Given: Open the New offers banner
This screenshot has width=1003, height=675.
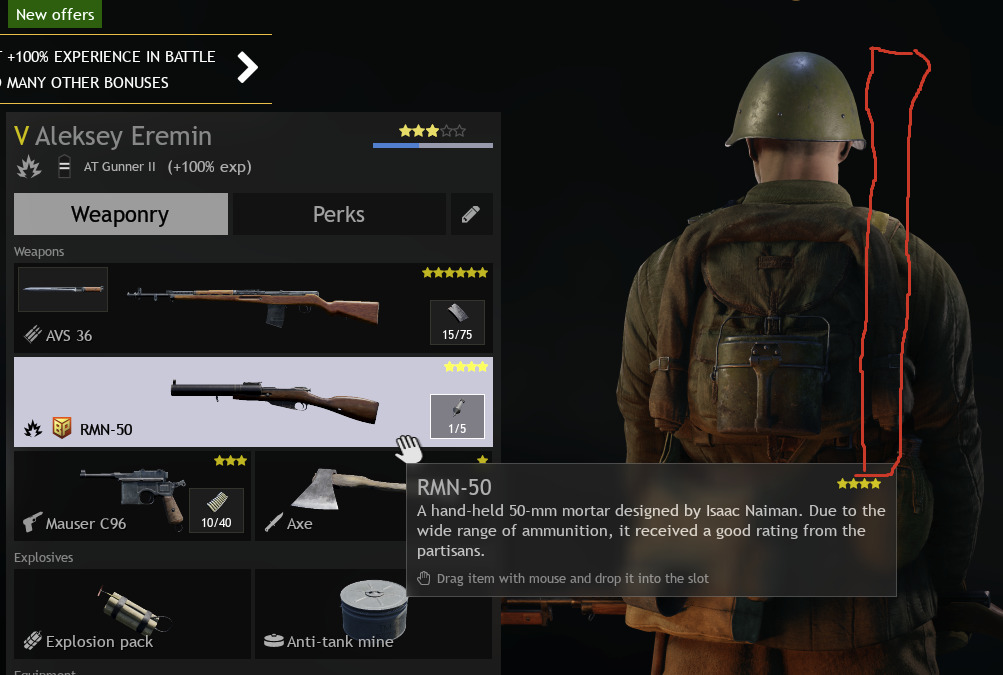Looking at the screenshot, I should (55, 14).
